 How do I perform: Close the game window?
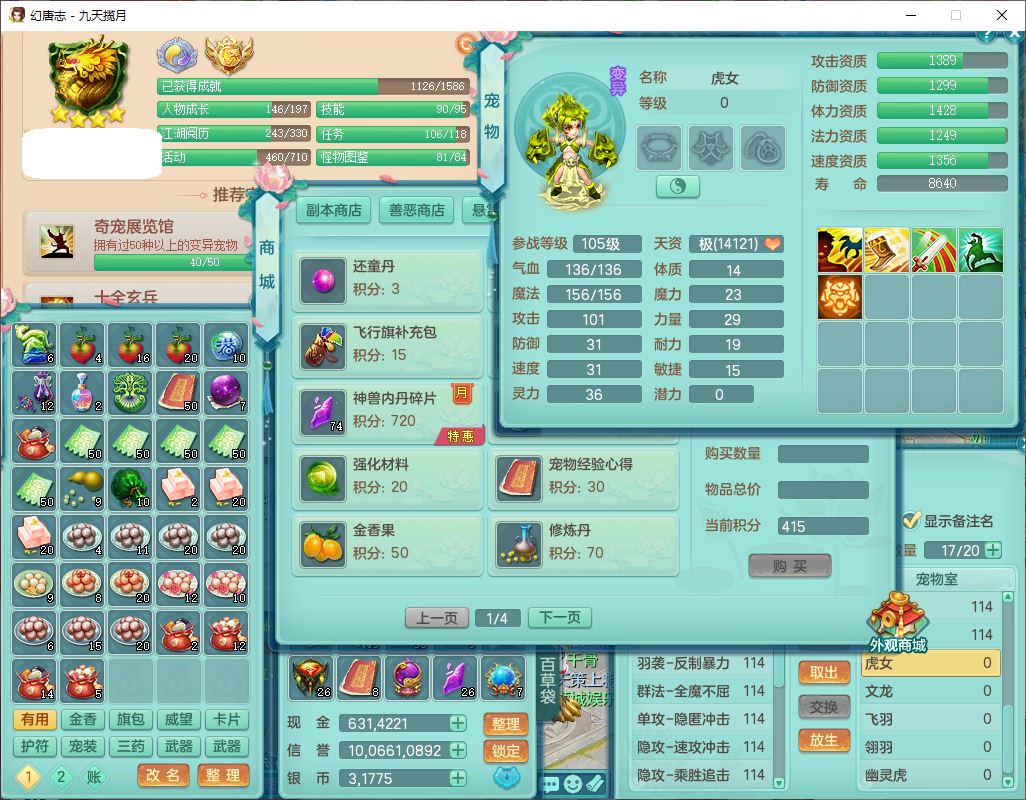point(1002,15)
